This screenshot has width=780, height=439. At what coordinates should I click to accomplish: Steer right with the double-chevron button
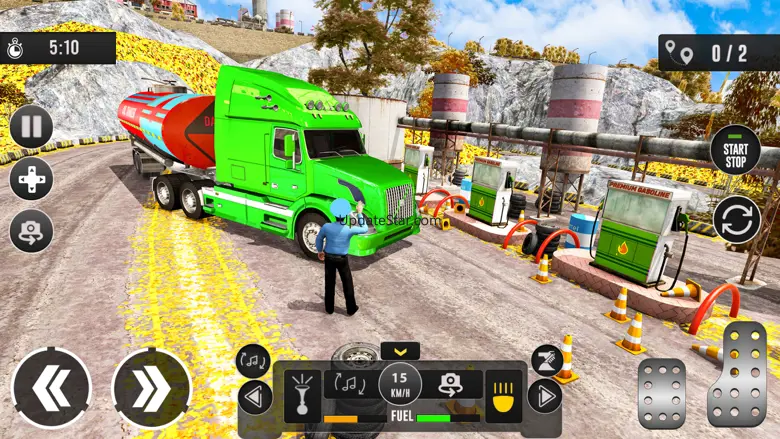[151, 388]
